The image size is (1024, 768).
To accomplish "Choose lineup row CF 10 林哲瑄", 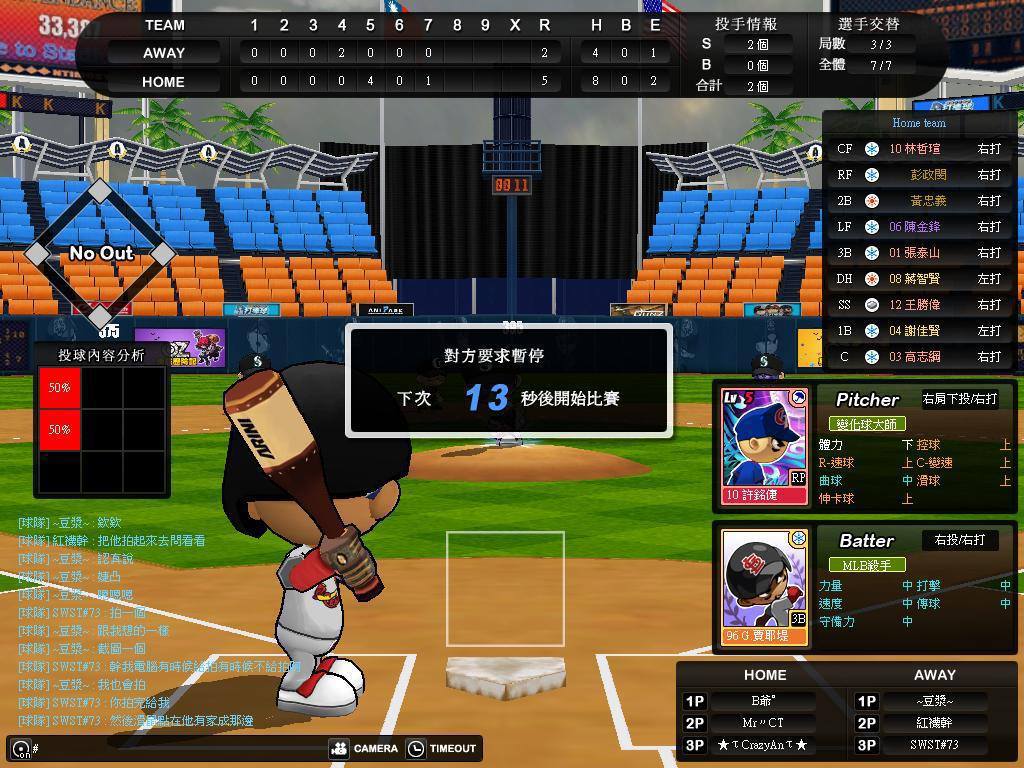I will pyautogui.click(x=918, y=149).
